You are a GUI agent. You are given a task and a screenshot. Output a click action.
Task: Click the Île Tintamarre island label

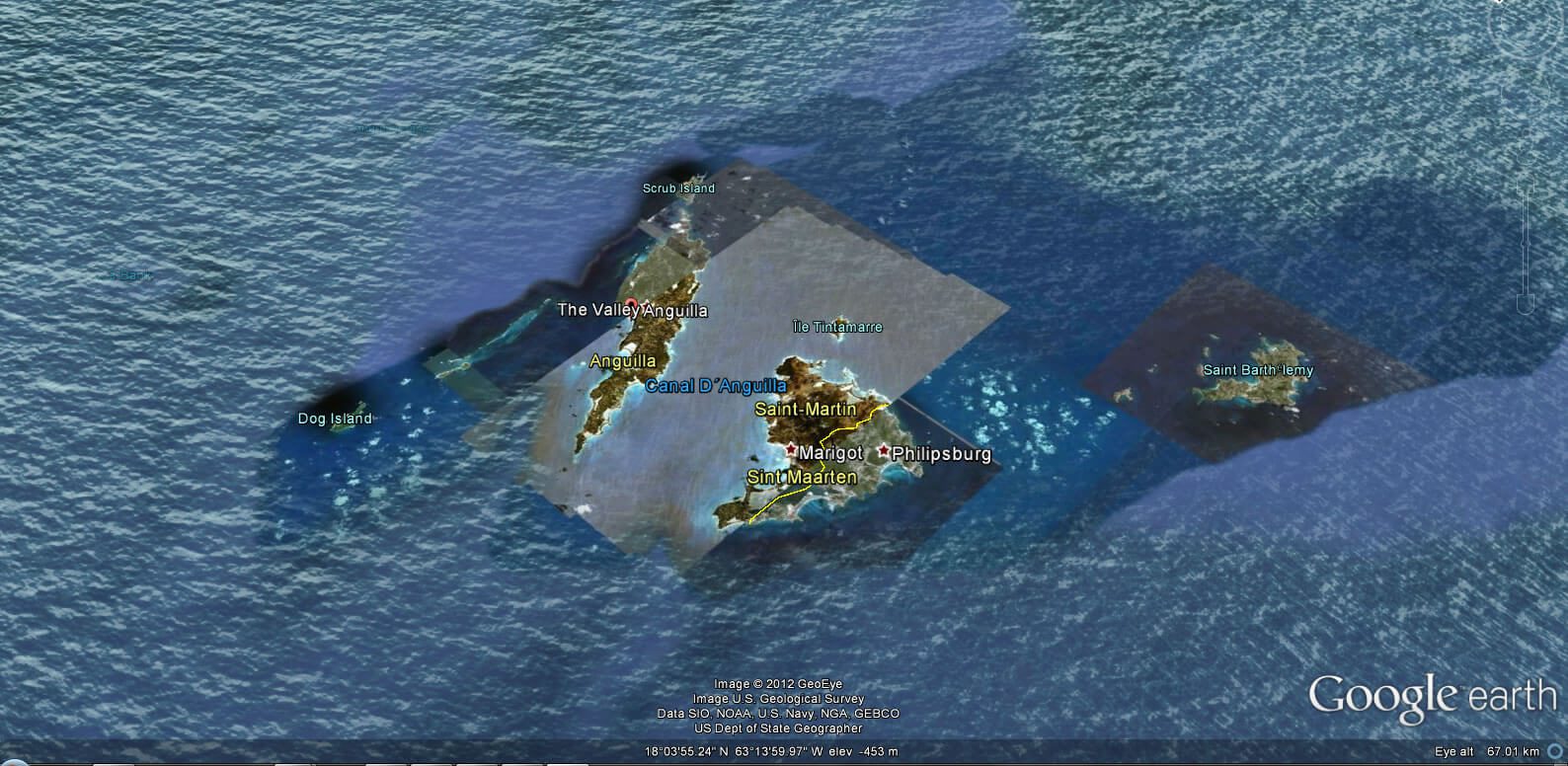pos(838,327)
